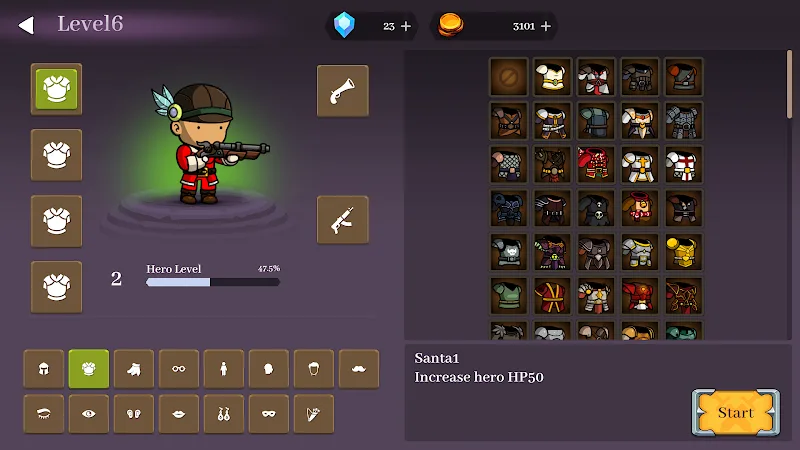Image resolution: width=800 pixels, height=450 pixels.
Task: Show the eye category
Action: click(x=89, y=414)
